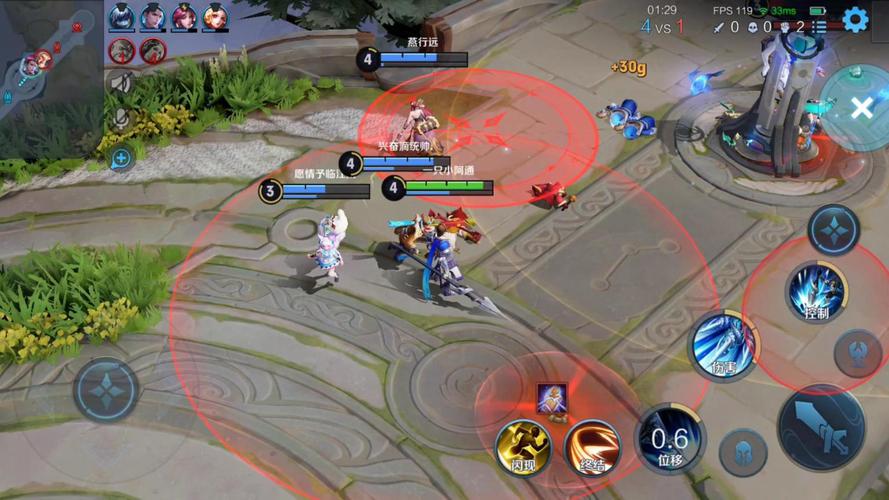This screenshot has width=889, height=500.
Task: Use the 位移 dash skill
Action: point(669,439)
